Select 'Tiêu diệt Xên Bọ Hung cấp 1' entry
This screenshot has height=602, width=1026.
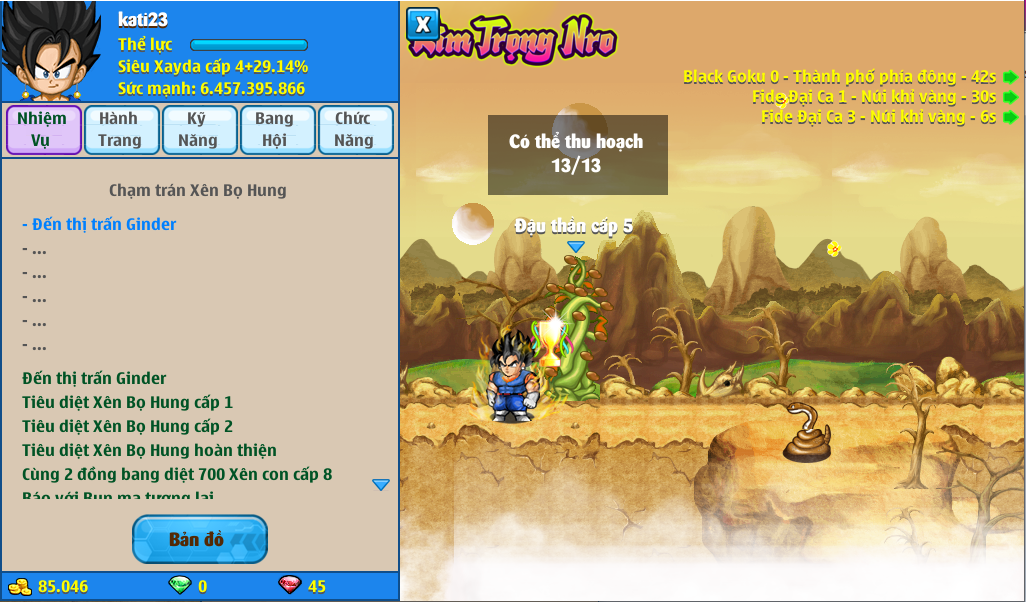pyautogui.click(x=128, y=402)
